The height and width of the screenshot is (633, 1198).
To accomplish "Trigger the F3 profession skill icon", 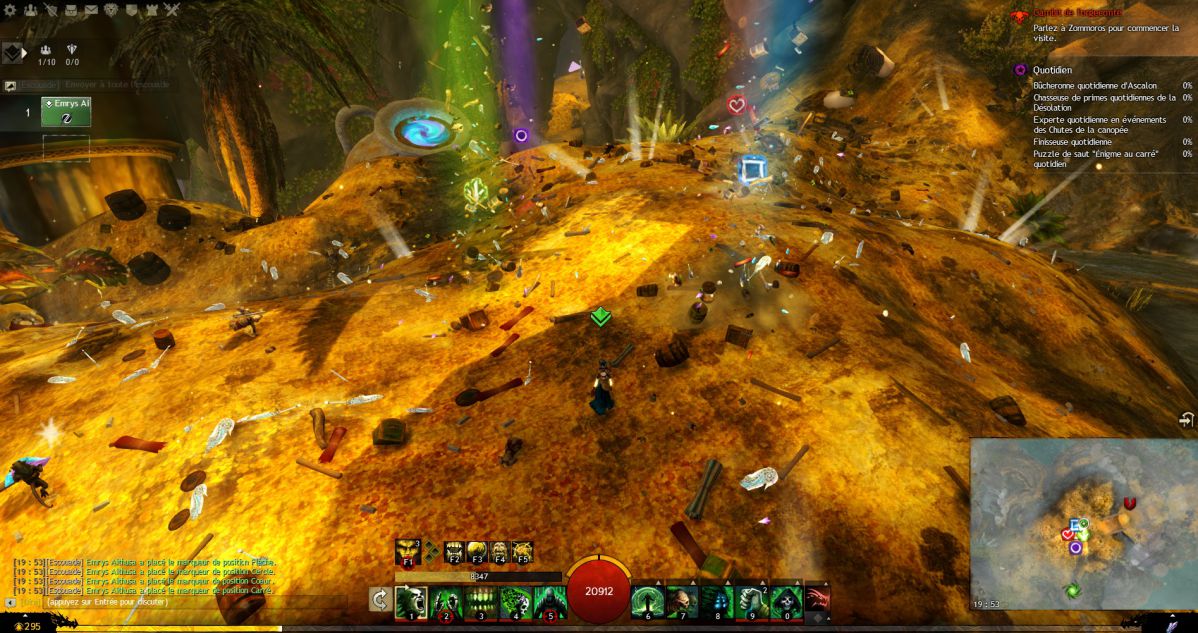I will tap(477, 552).
